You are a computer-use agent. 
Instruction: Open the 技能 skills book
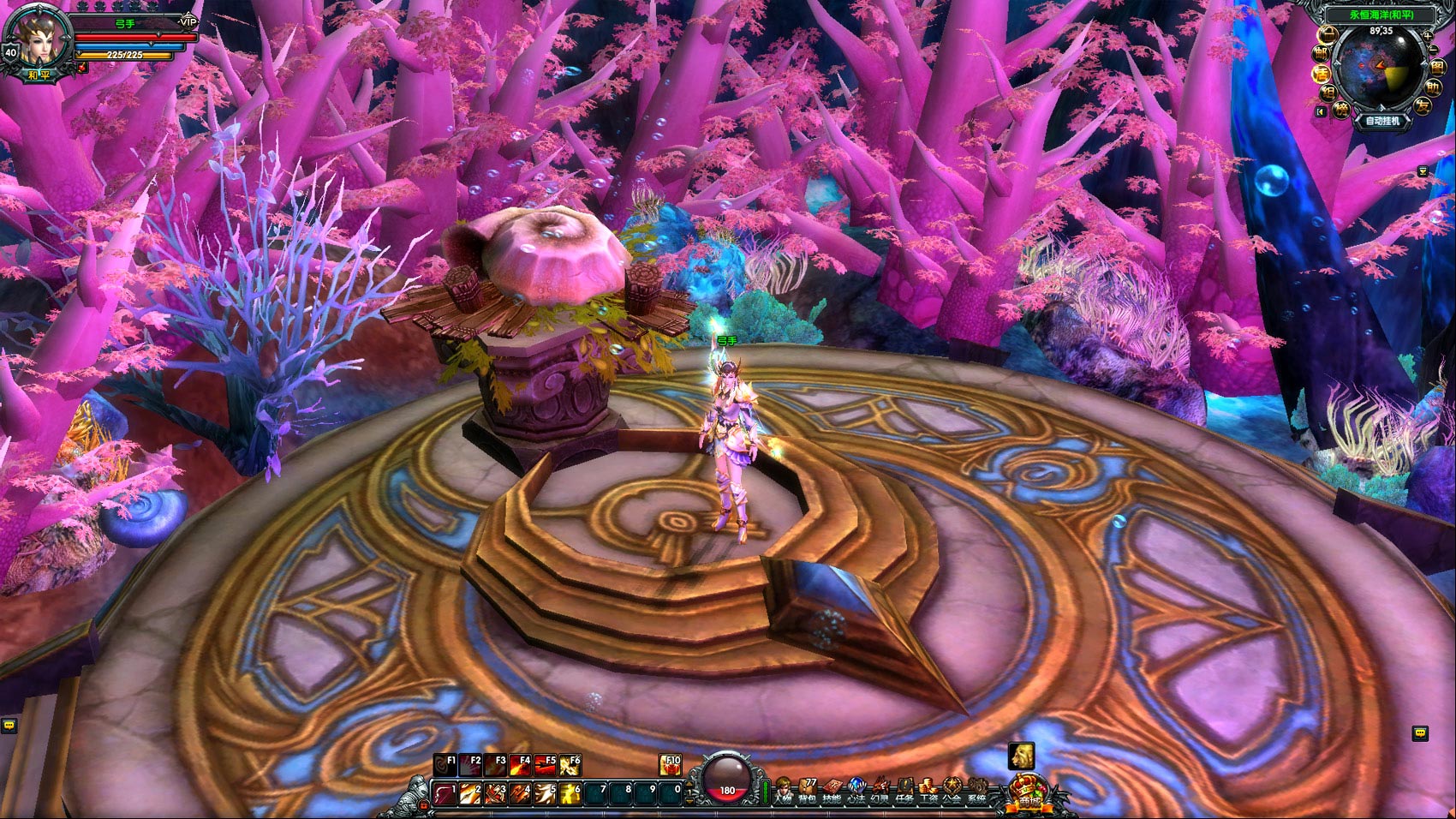pos(832,792)
